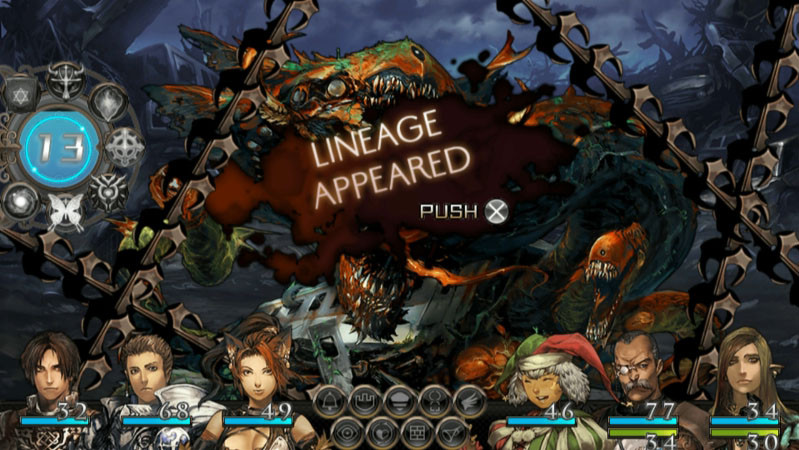The height and width of the screenshot is (450, 799).
Task: Choose the castle battlement command icon
Action: tap(364, 401)
